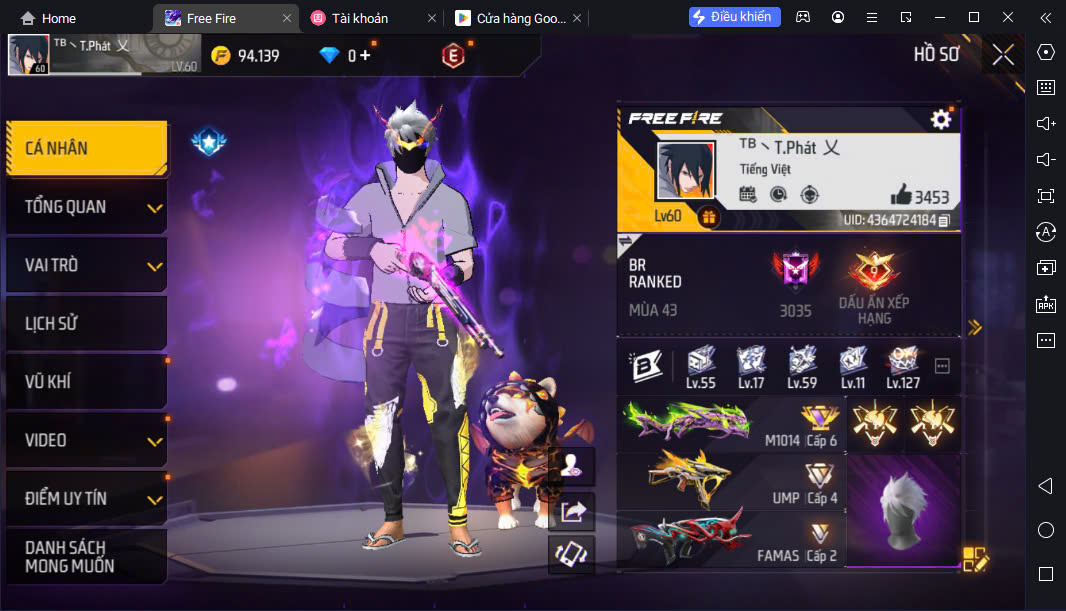Open the Cá Nhân profile tab

[86, 148]
